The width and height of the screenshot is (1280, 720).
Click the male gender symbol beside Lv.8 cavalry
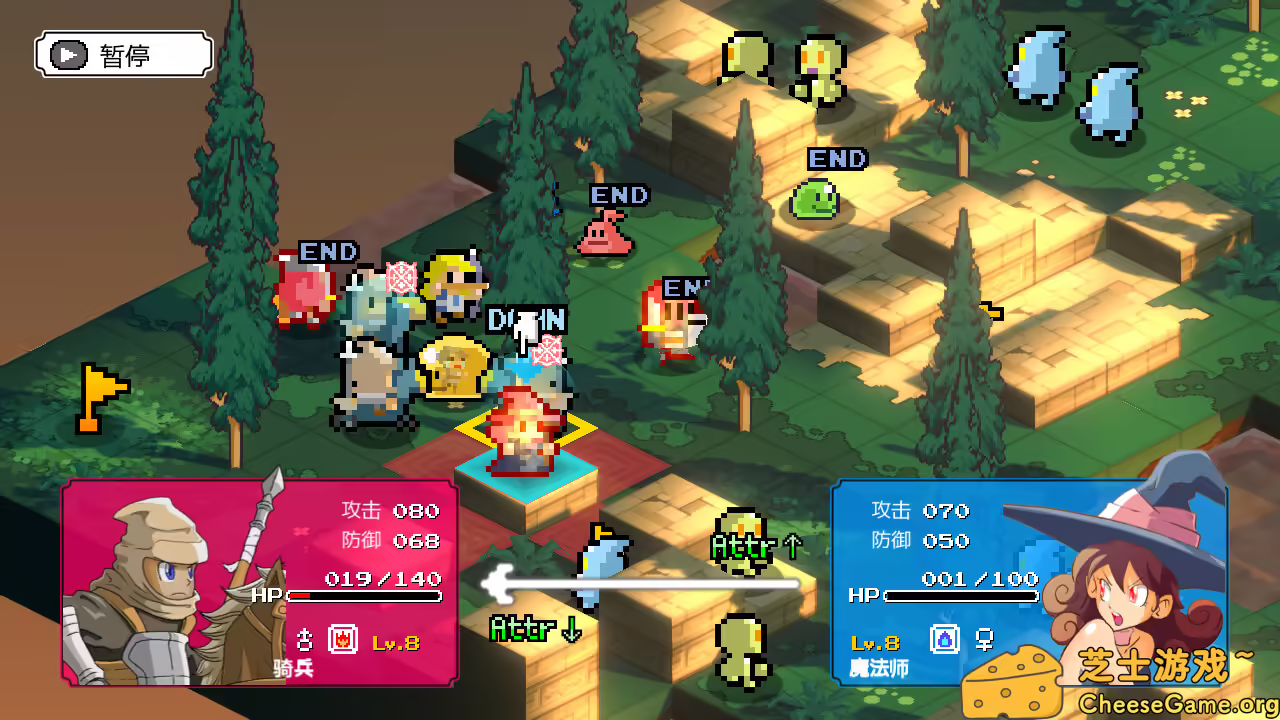303,640
